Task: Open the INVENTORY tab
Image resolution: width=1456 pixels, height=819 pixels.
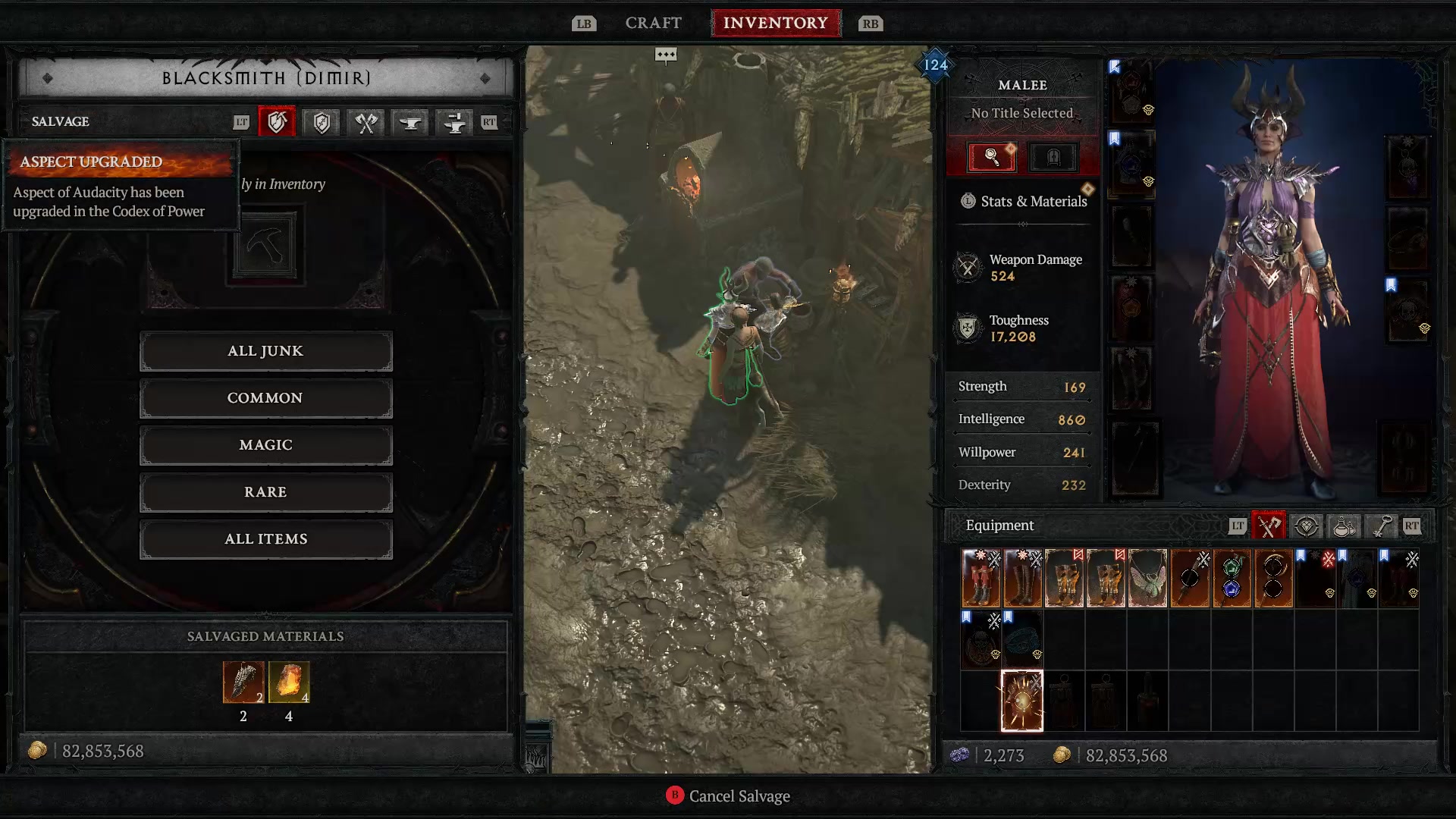Action: tap(776, 23)
